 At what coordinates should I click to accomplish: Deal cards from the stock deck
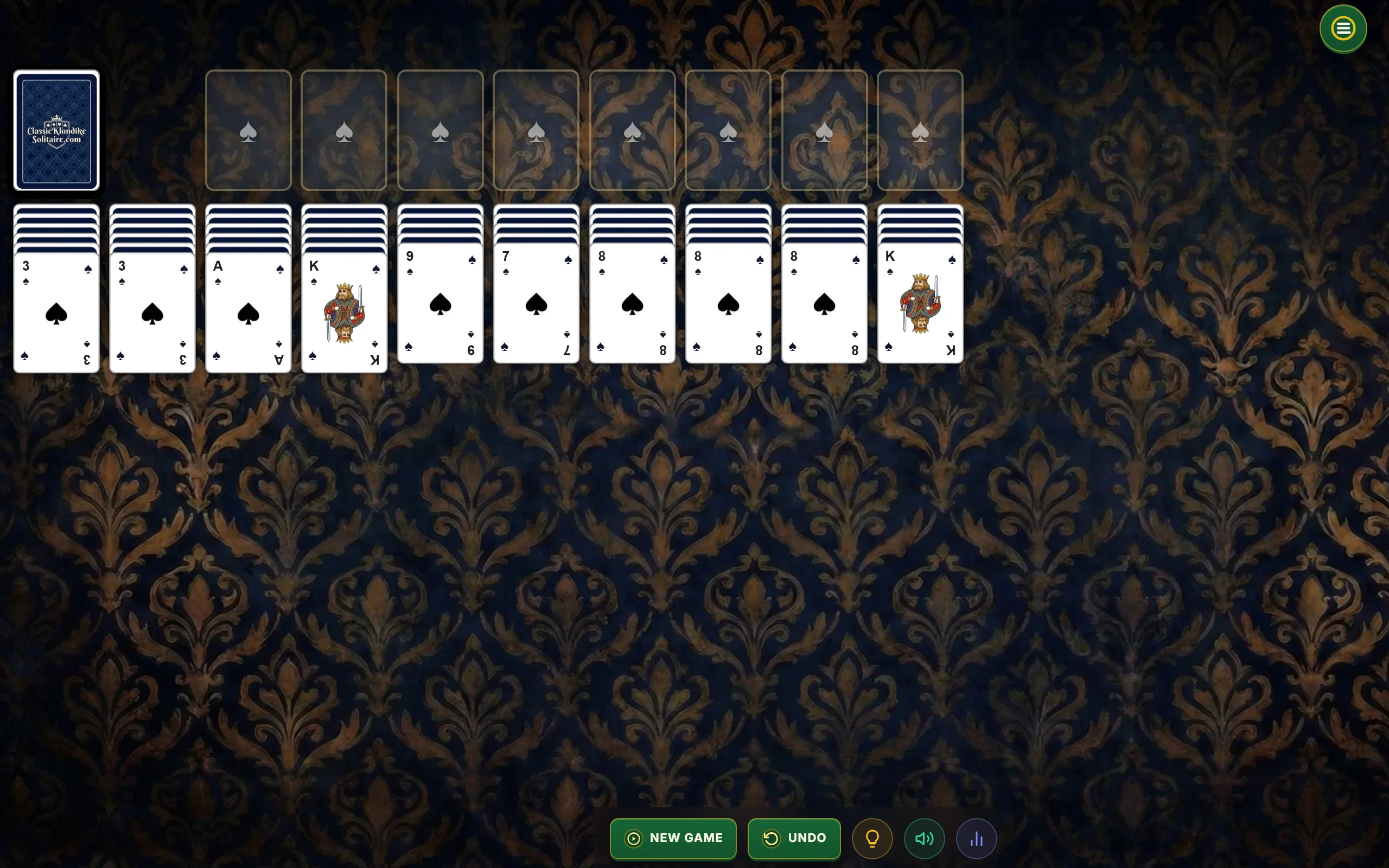pyautogui.click(x=56, y=130)
